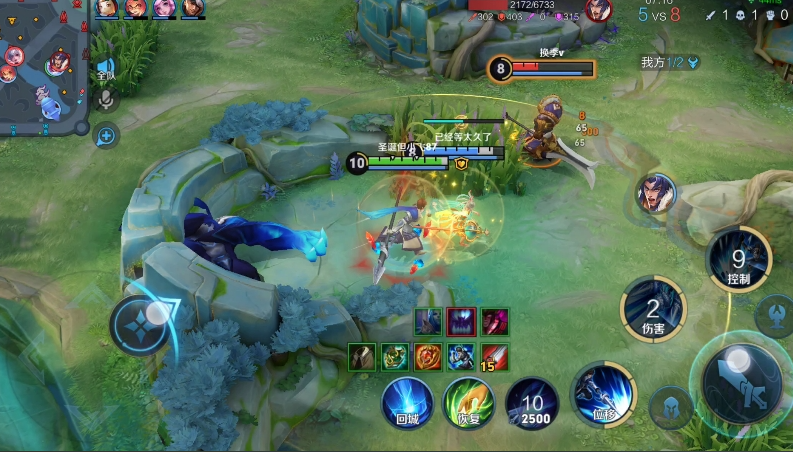Expand the 我方 1/2 panel arrow
The height and width of the screenshot is (452, 793).
pos(692,62)
